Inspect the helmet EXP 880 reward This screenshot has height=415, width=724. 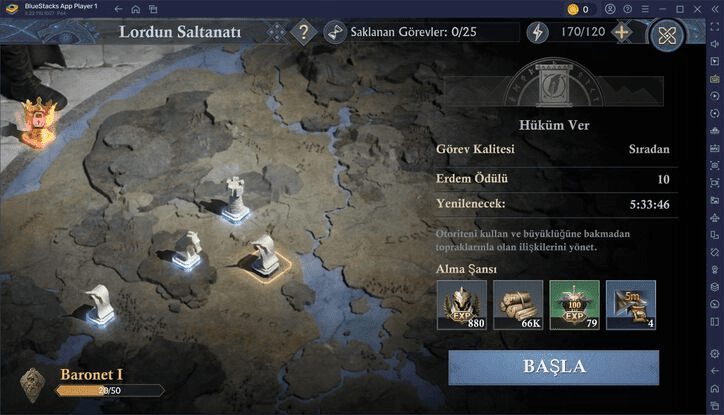click(462, 305)
